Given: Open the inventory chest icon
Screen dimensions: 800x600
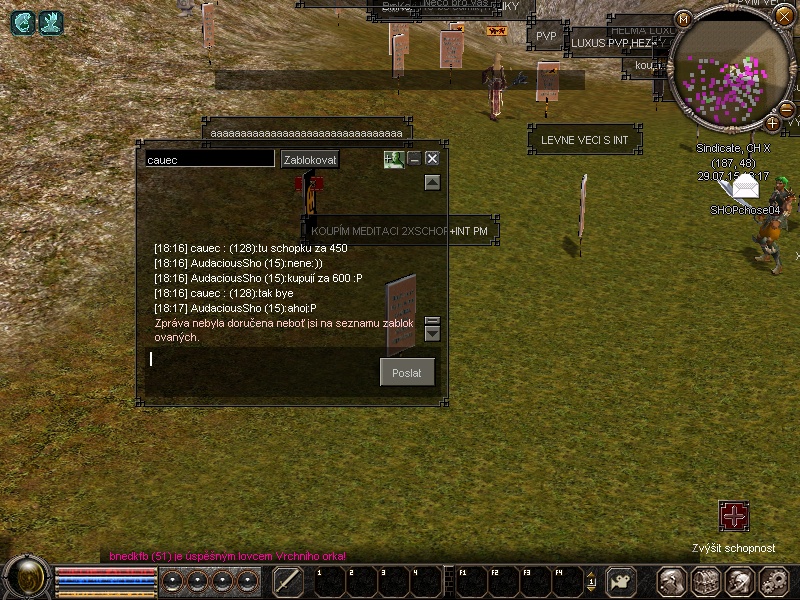Looking at the screenshot, I should [706, 581].
